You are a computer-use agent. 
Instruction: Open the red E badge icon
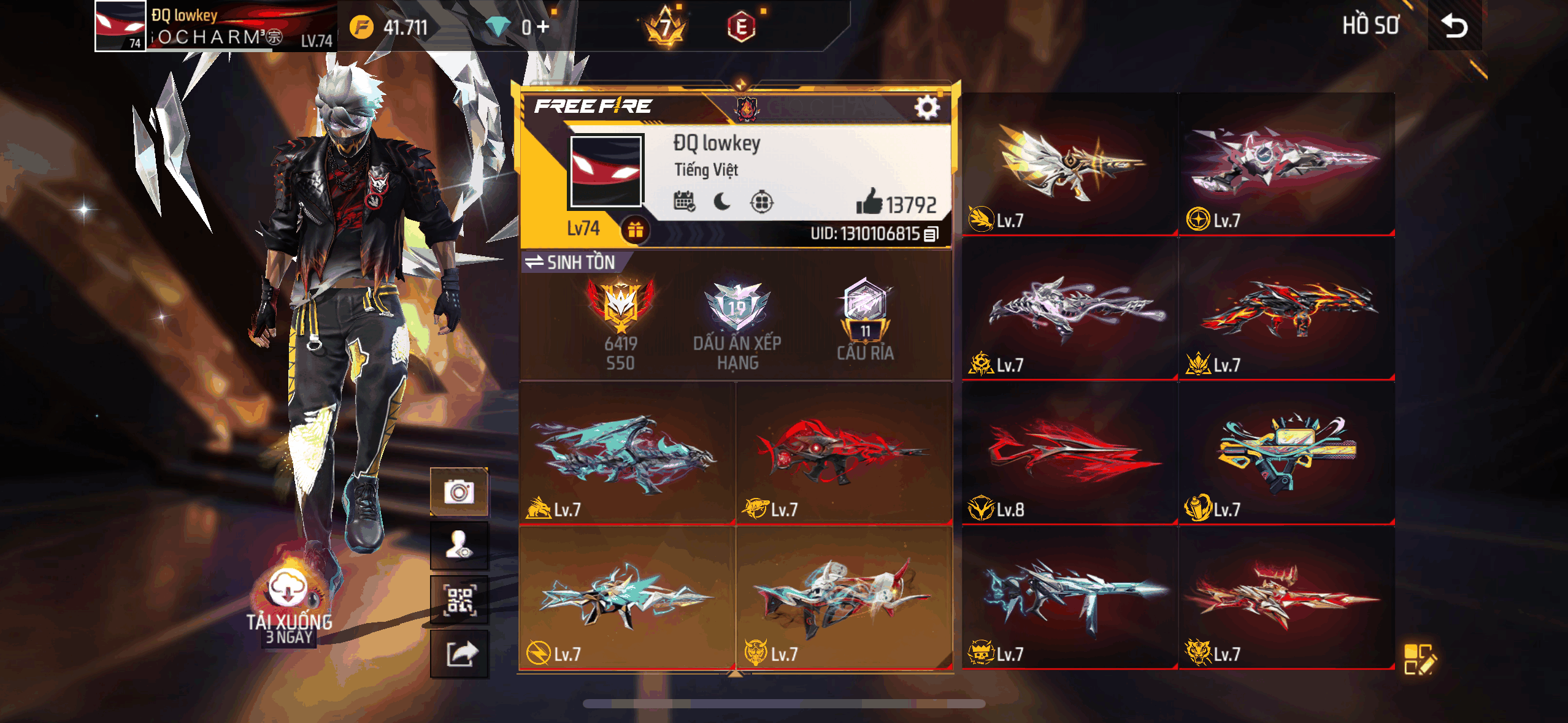[x=741, y=27]
